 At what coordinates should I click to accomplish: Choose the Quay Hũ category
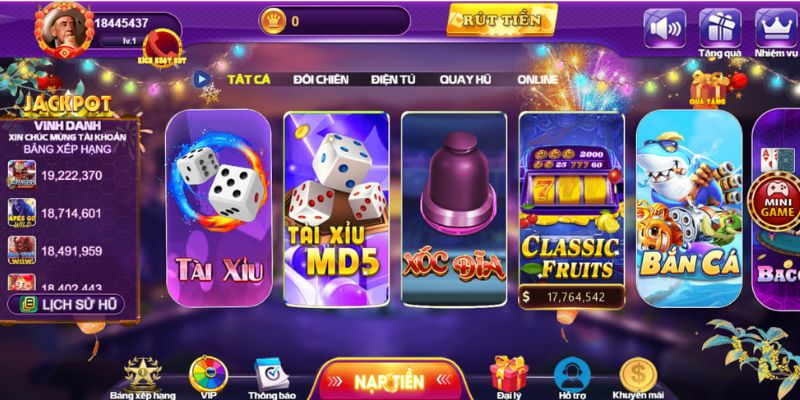coord(467,78)
